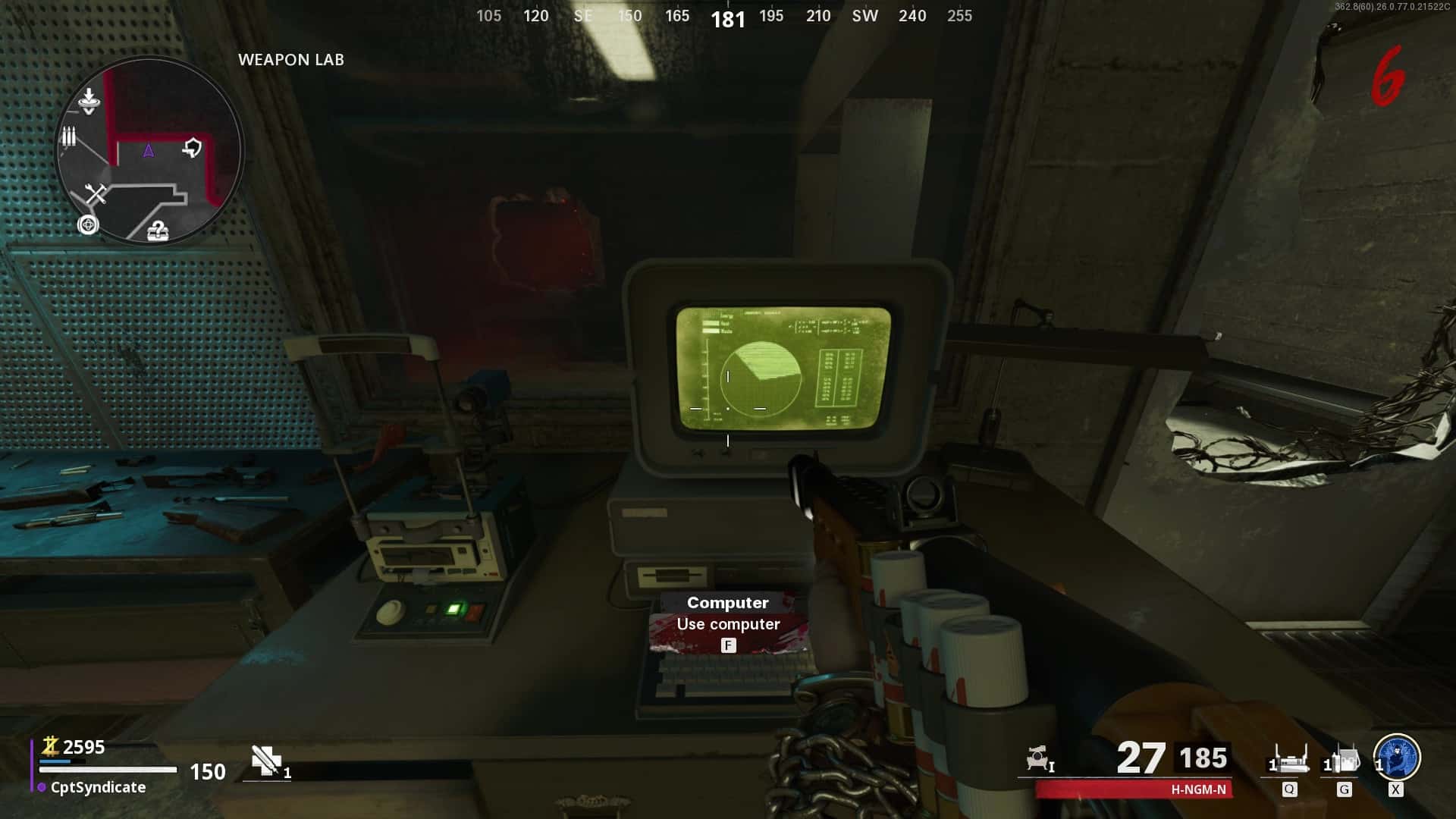Click the purple player arrow on minimap

tap(149, 151)
